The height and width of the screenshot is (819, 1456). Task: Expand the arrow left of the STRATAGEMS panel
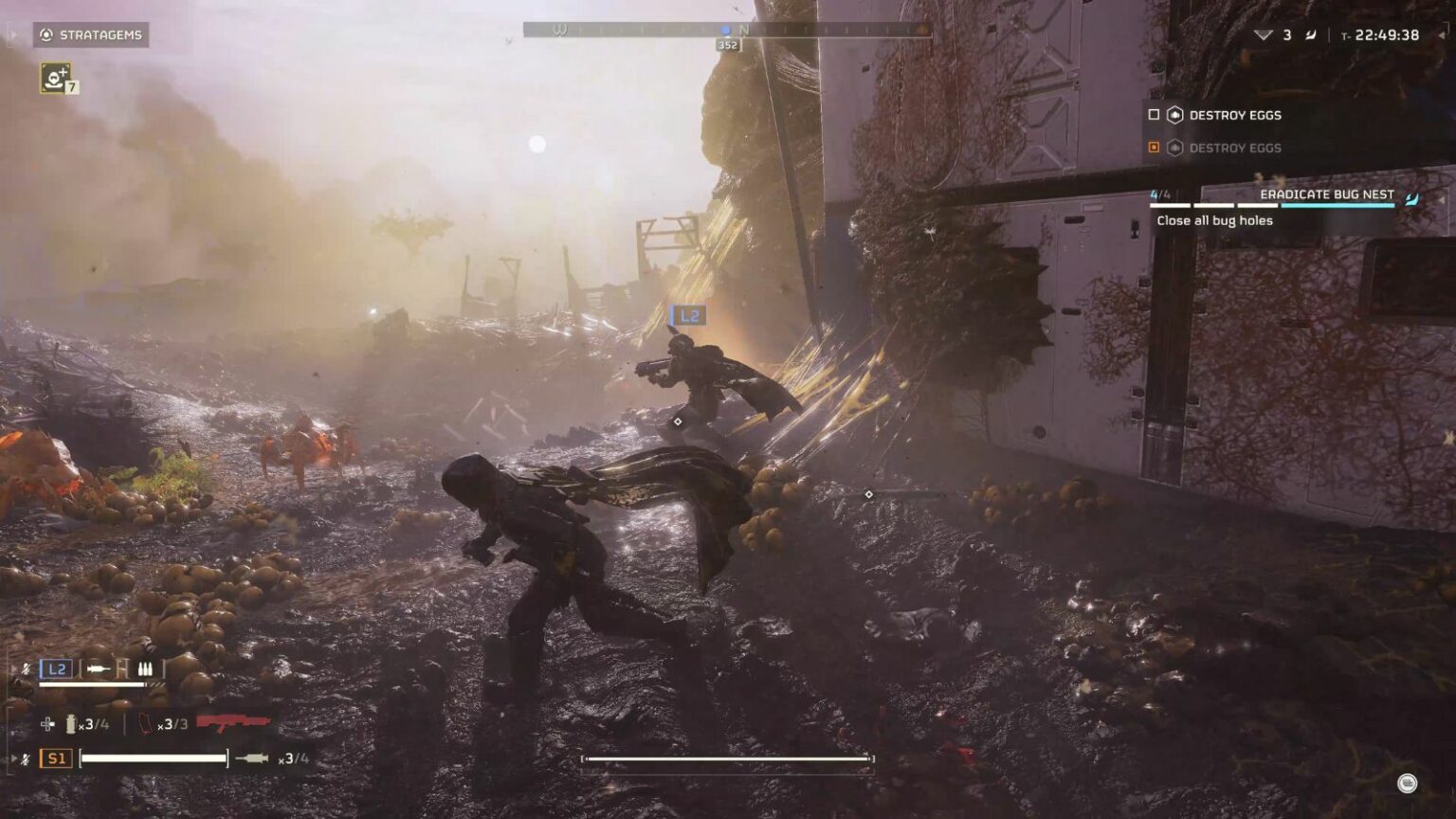point(11,35)
